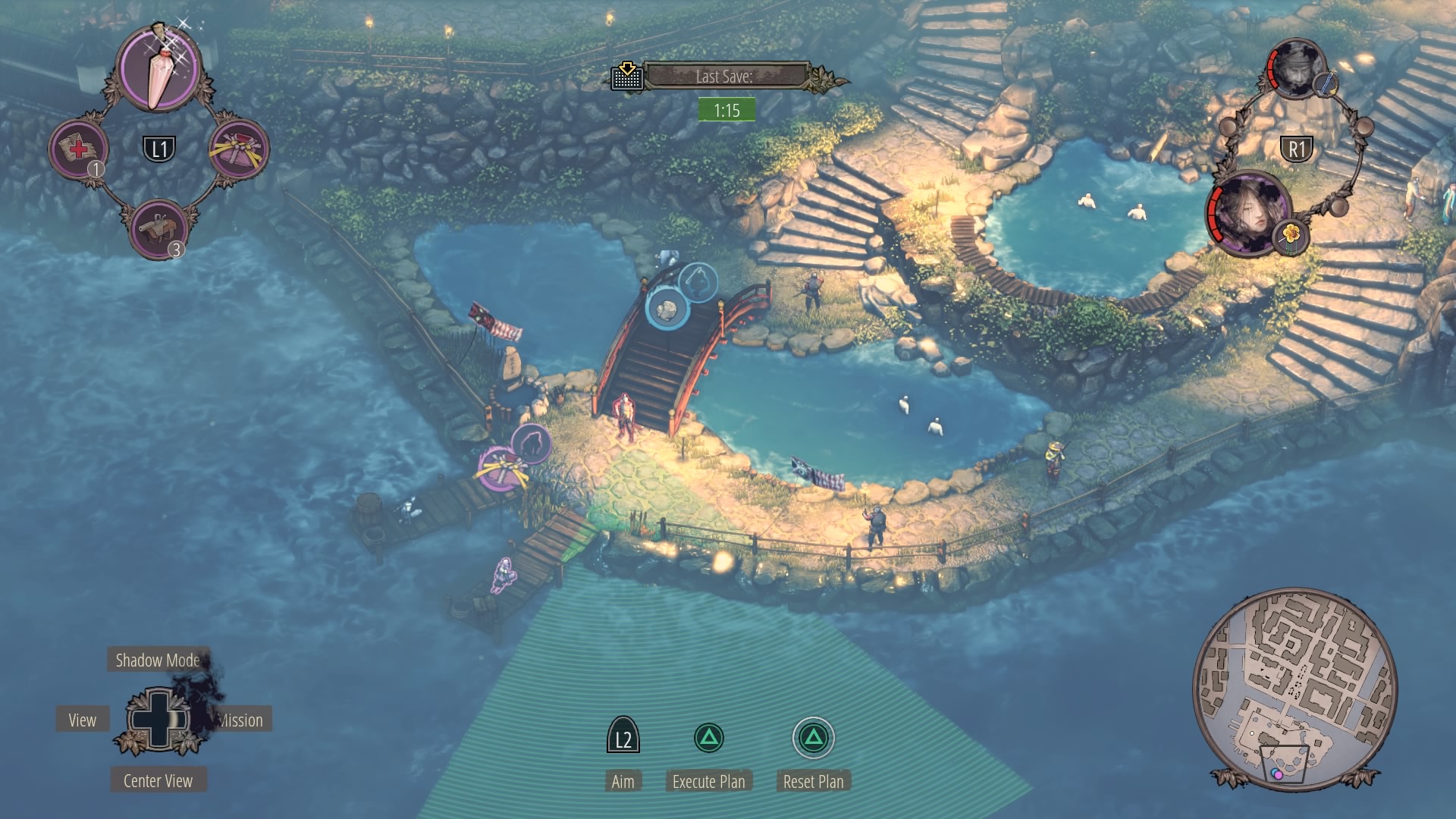Select the blue planned-action marker on the bridge
The height and width of the screenshot is (819, 1456).
pos(667,309)
